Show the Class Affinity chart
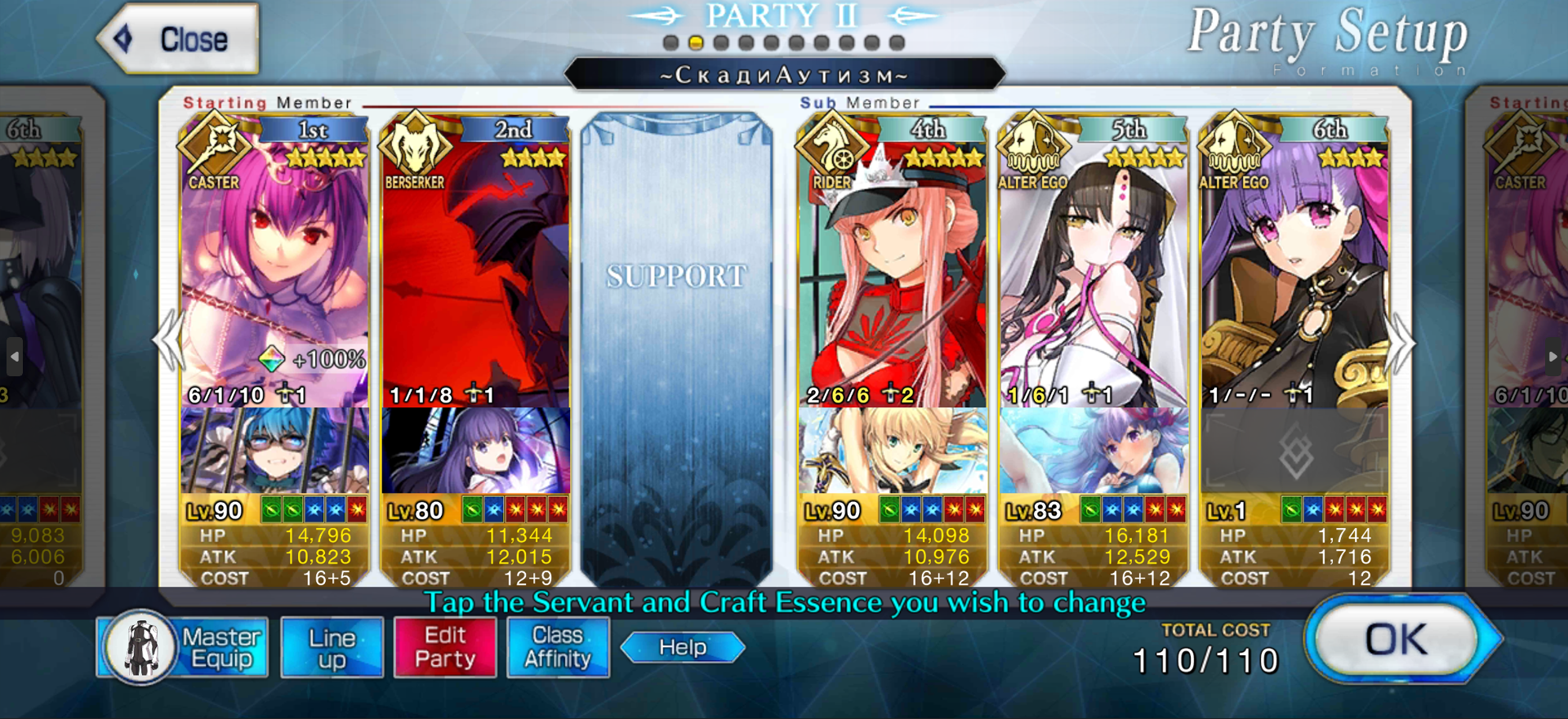This screenshot has height=719, width=1568. point(558,648)
